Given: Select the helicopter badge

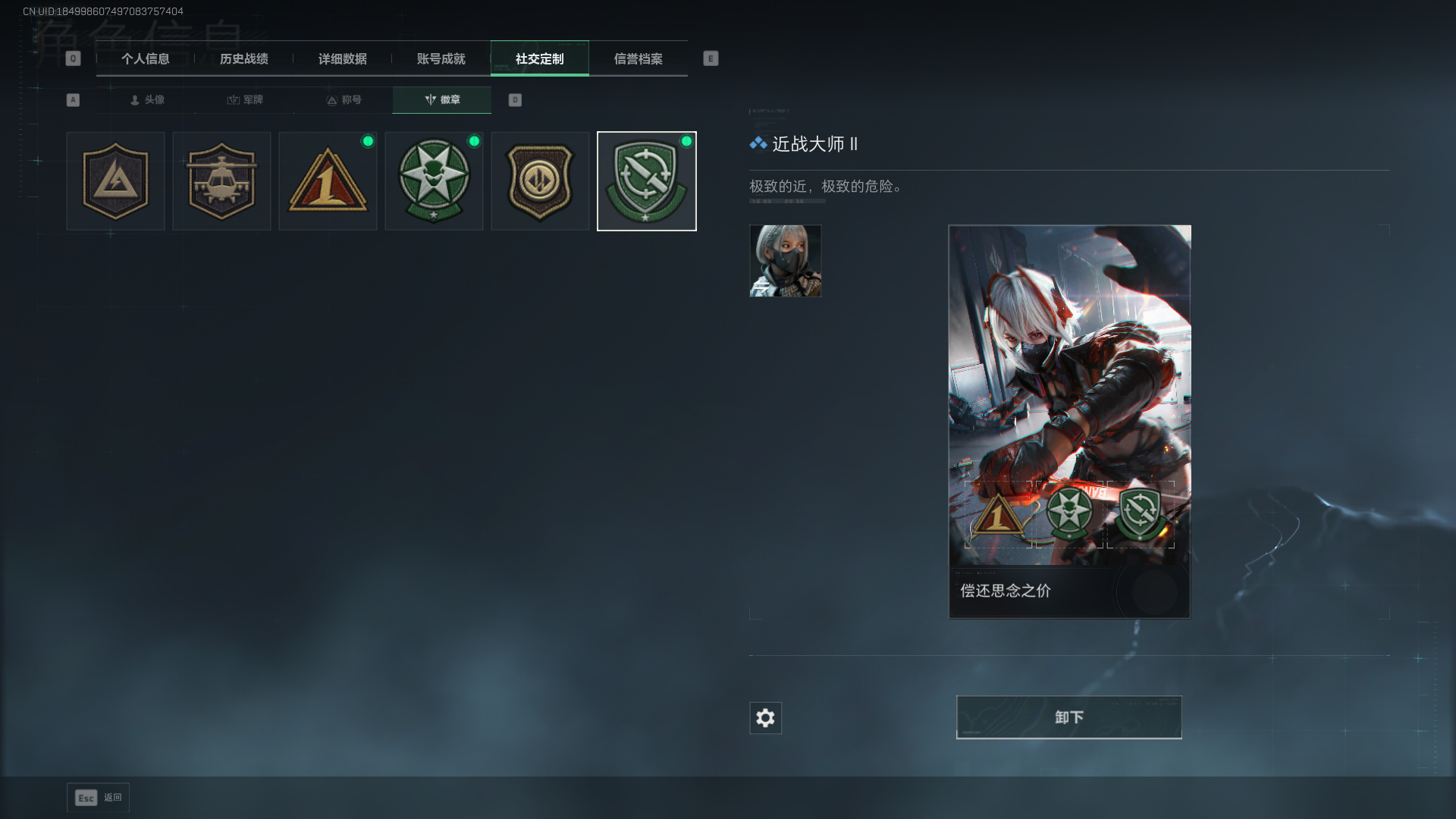Looking at the screenshot, I should coord(221,181).
